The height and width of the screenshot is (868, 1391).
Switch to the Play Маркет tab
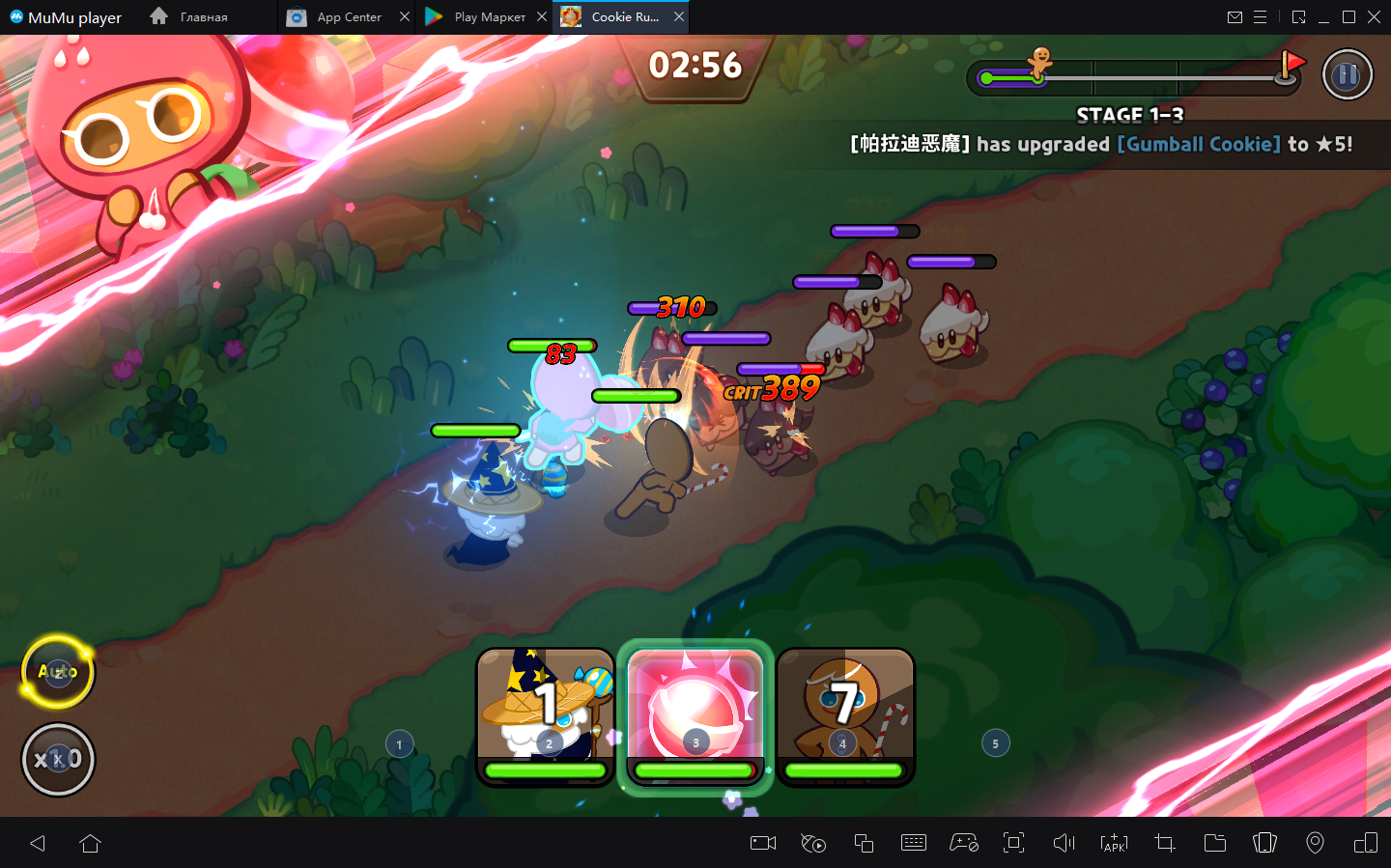coord(478,17)
